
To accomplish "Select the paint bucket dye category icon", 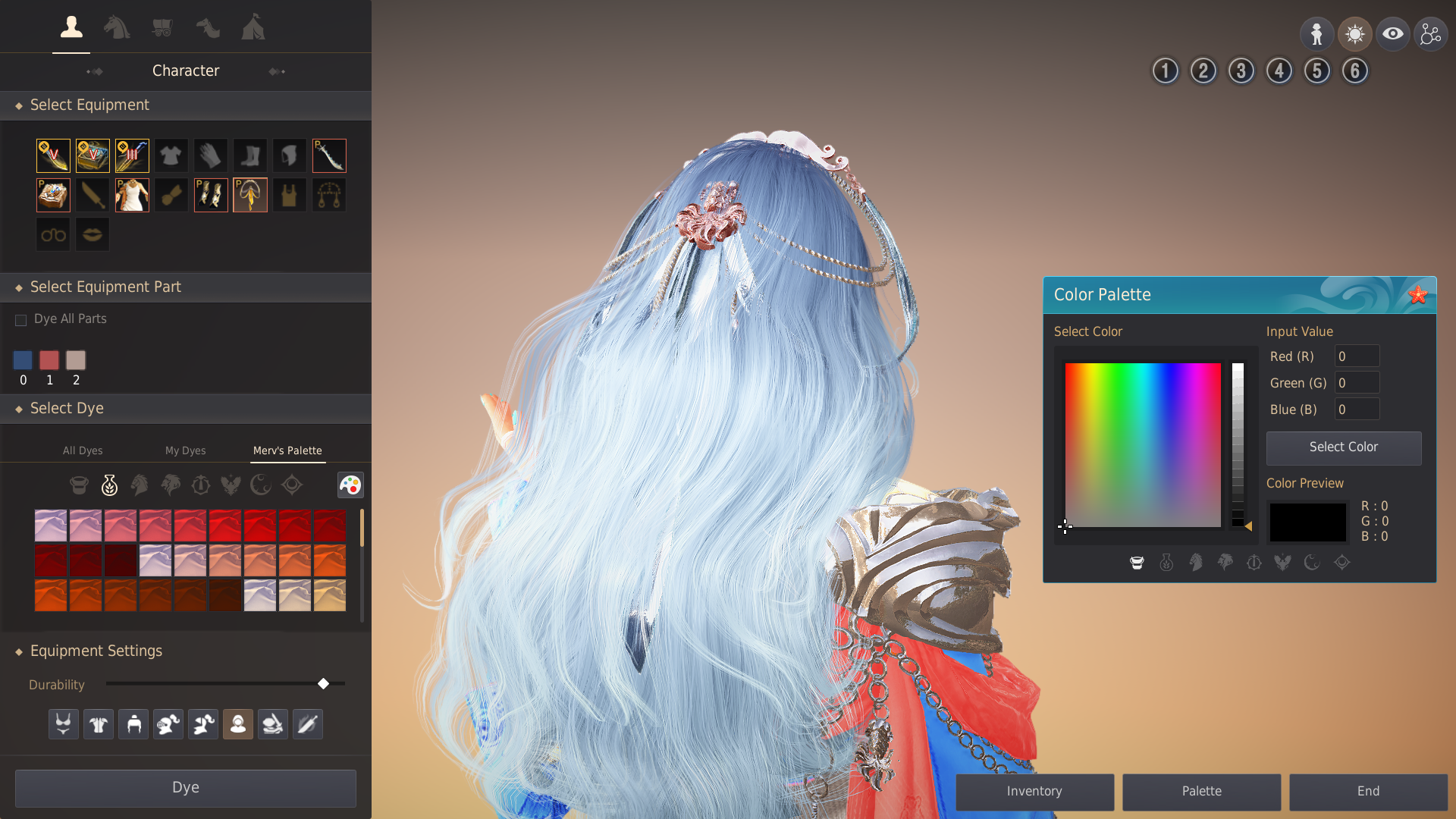I will [79, 485].
